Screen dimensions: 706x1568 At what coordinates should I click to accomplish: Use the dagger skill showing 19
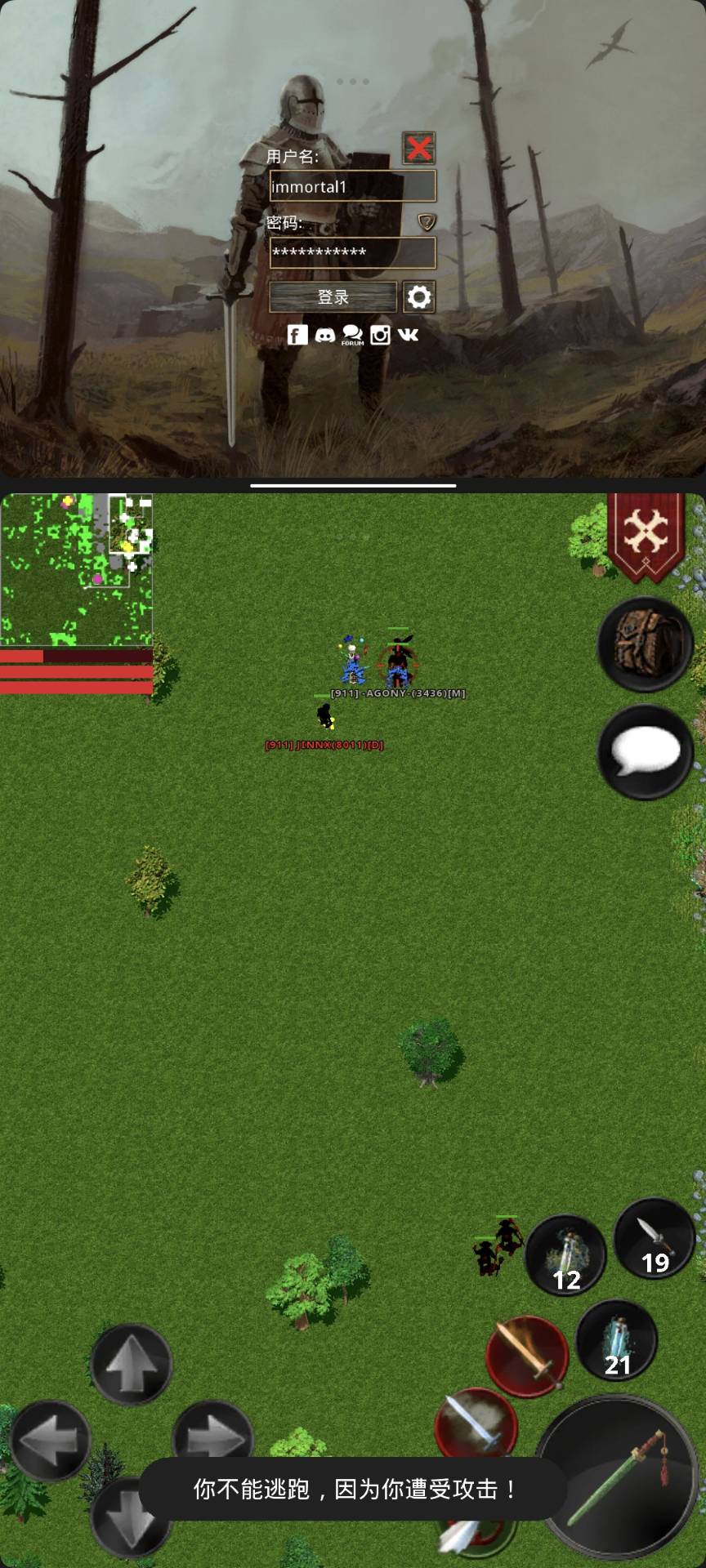pos(654,1238)
